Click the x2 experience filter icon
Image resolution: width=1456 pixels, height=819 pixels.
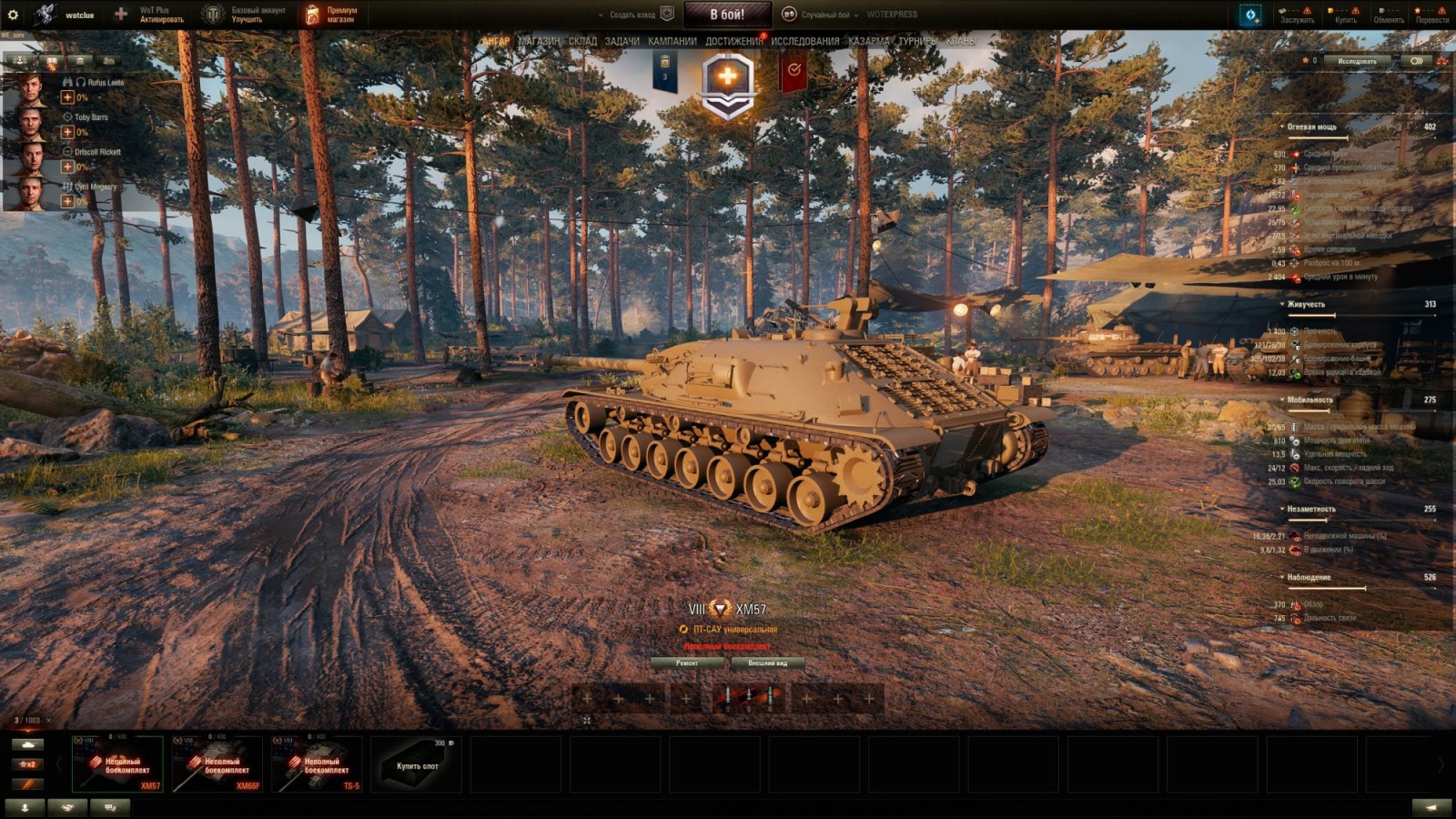pos(28,764)
